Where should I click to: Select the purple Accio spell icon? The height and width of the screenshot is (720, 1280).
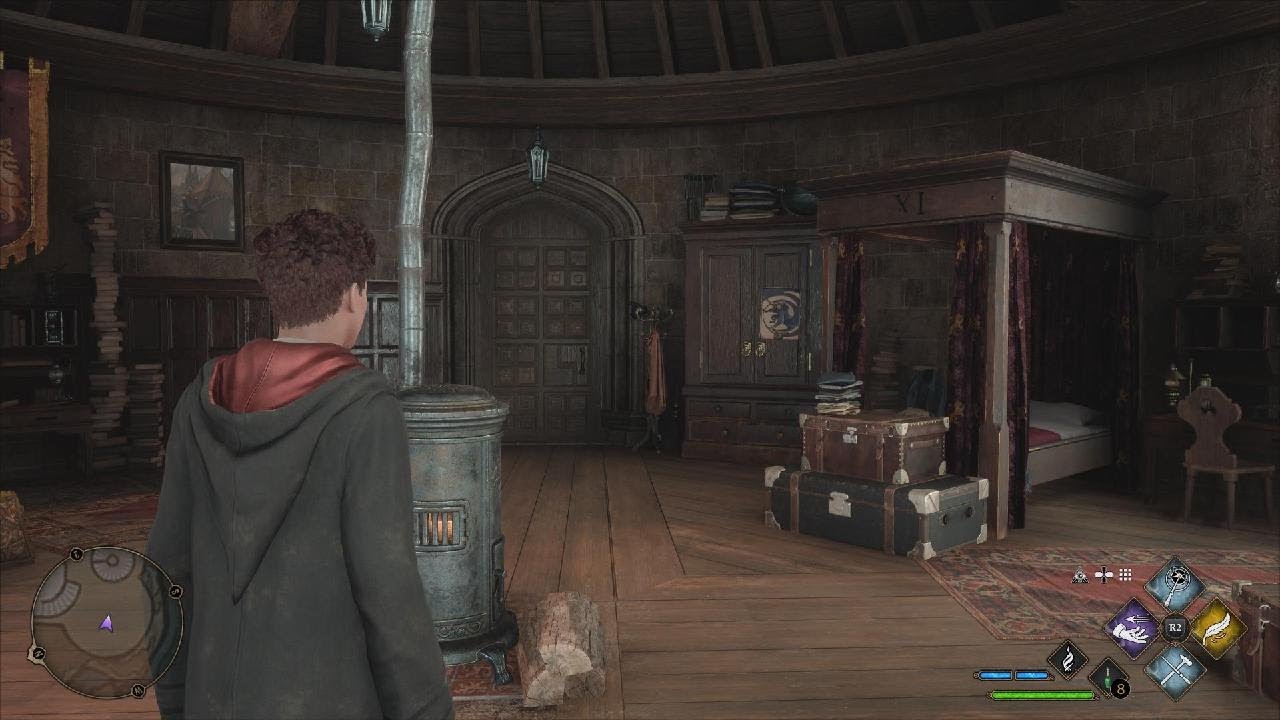(1132, 627)
